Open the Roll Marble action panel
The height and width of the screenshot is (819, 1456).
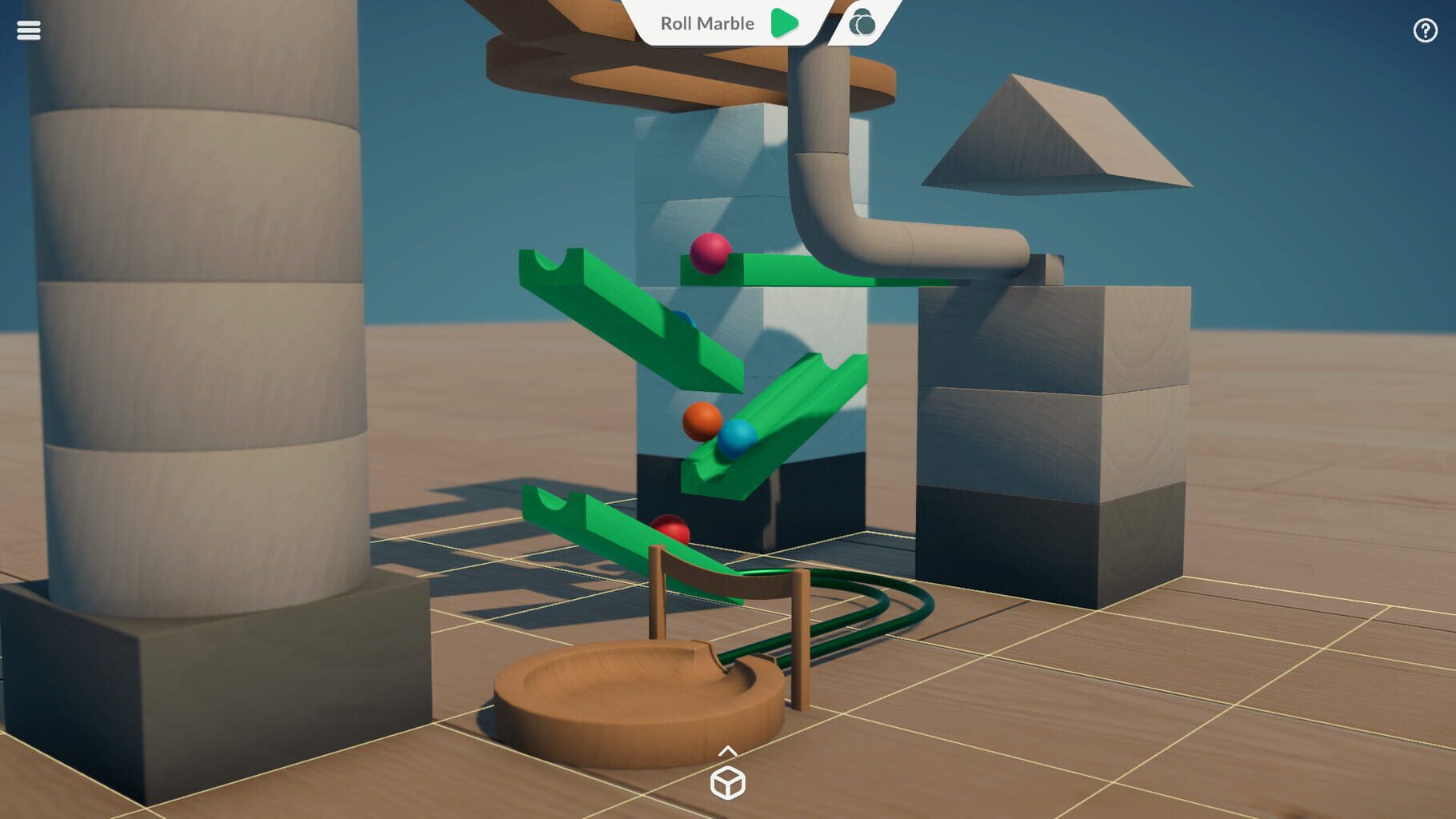coord(707,23)
